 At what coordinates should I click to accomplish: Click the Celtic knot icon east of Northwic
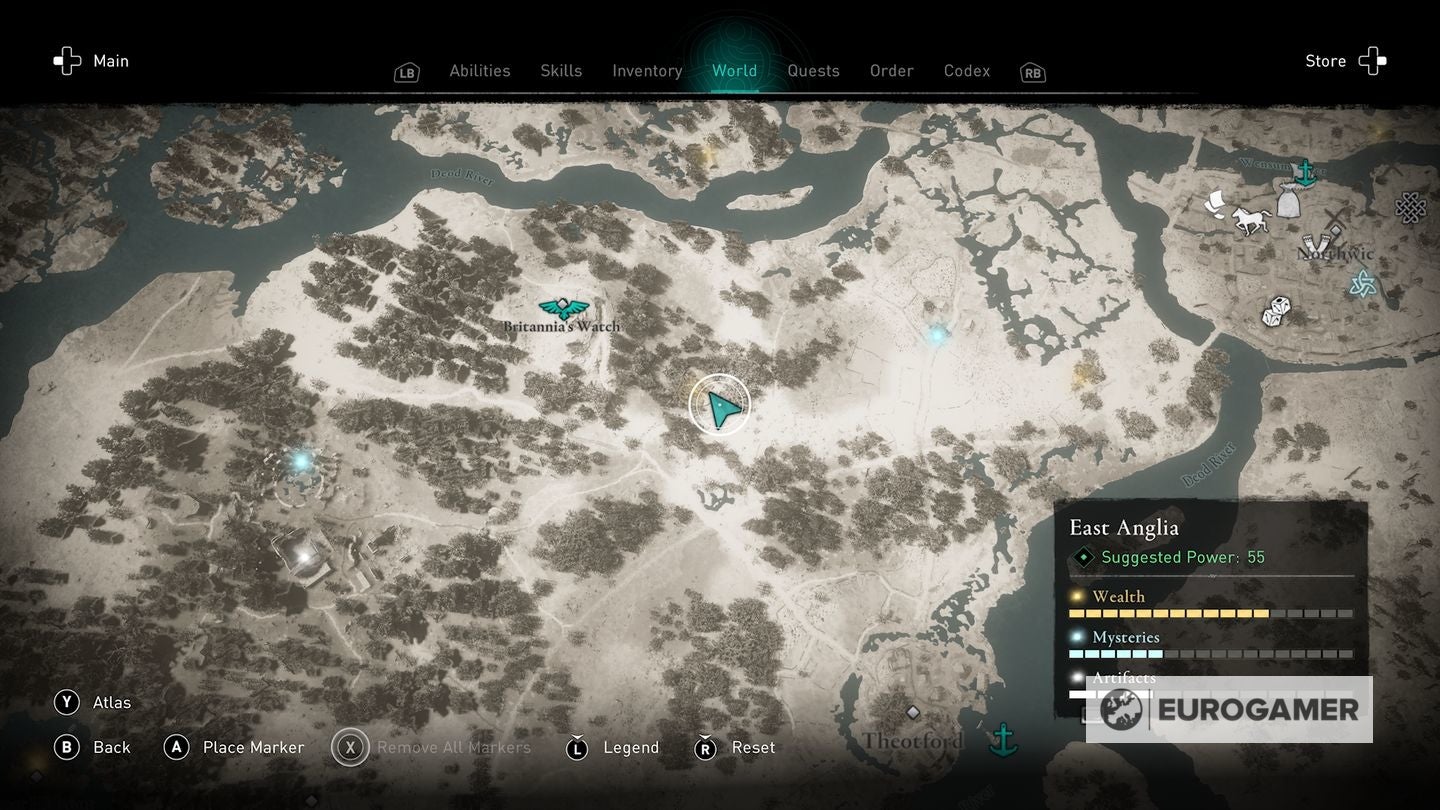click(1409, 208)
